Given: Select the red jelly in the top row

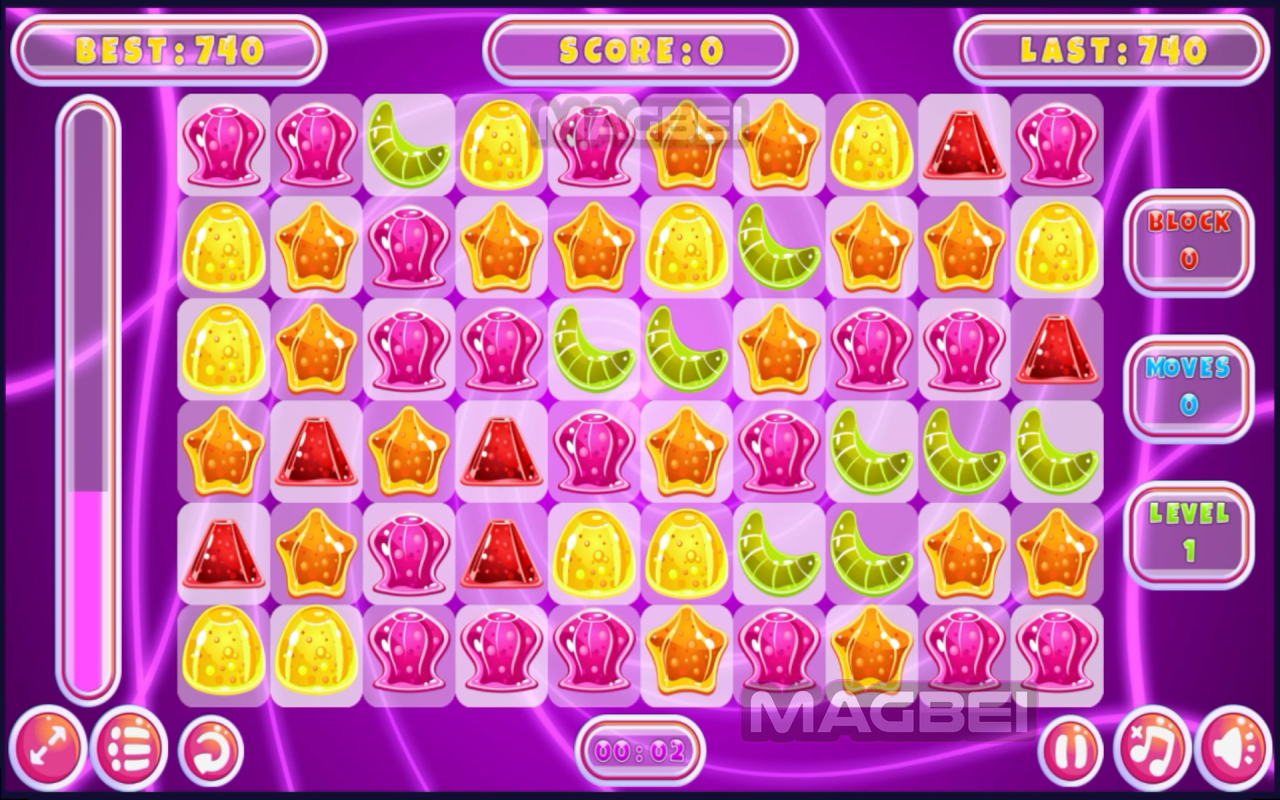Looking at the screenshot, I should [x=964, y=145].
